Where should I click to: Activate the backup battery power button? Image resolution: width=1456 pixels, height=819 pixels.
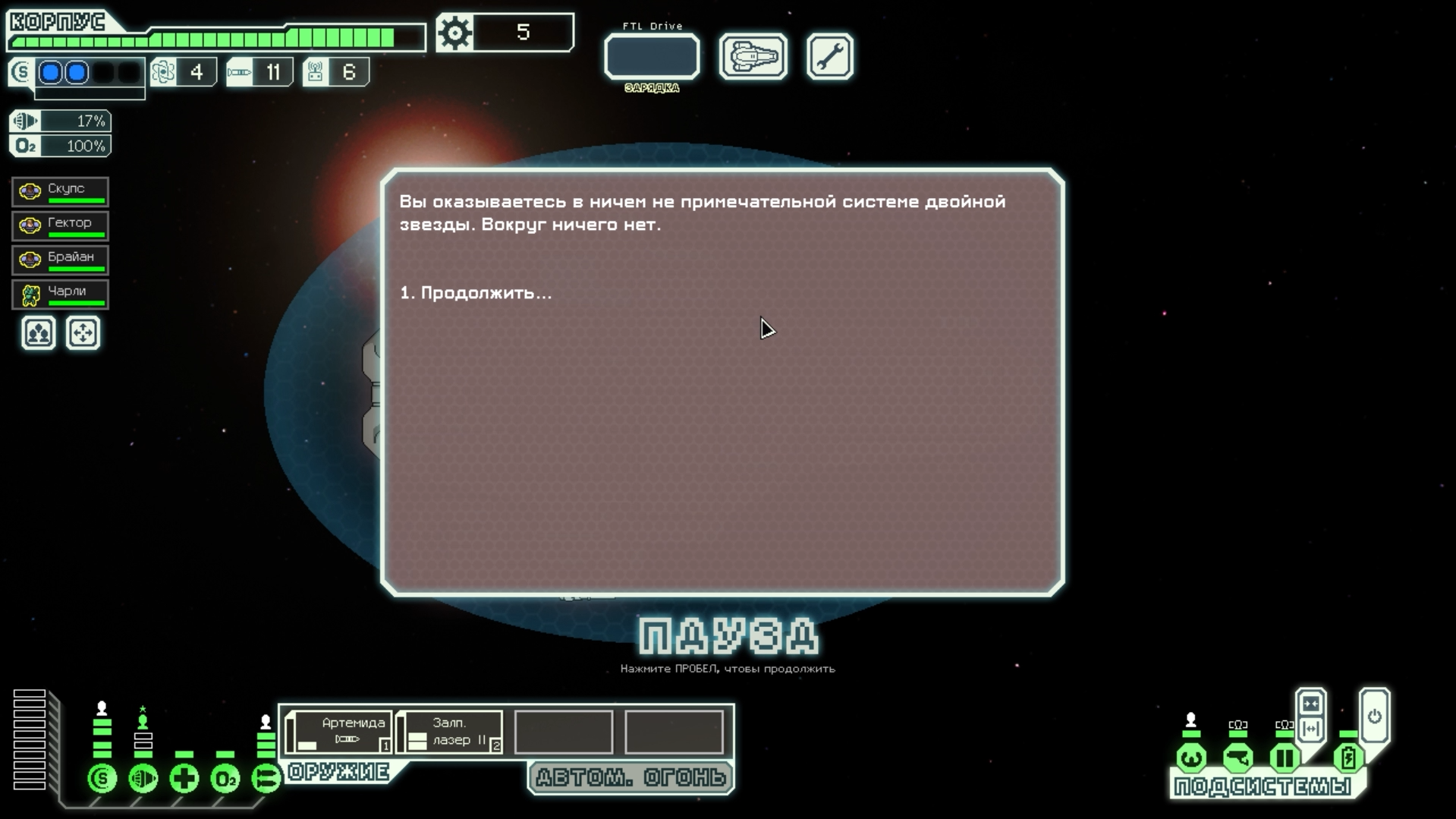click(x=1374, y=717)
